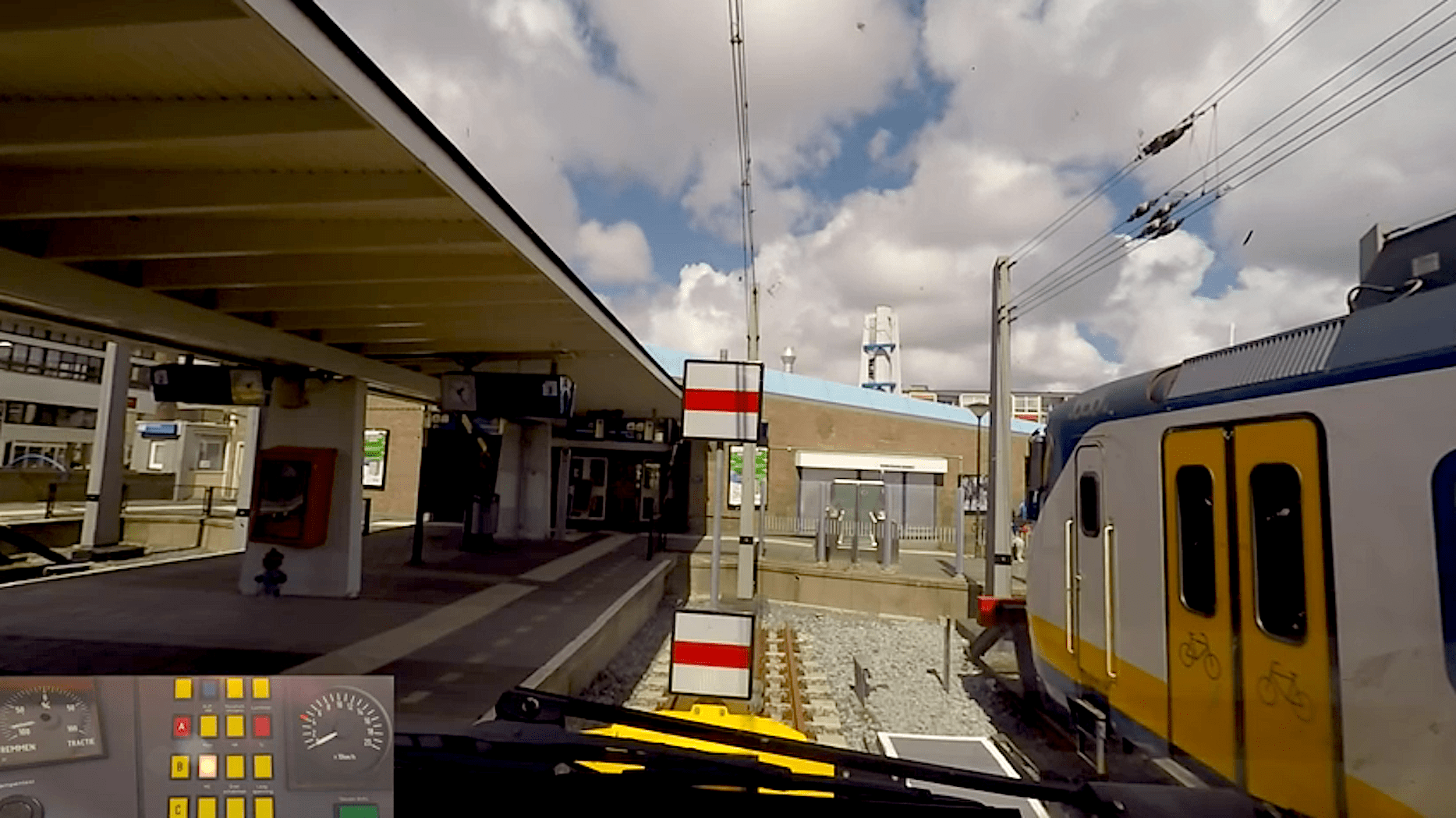Click the red A button

pos(182,727)
